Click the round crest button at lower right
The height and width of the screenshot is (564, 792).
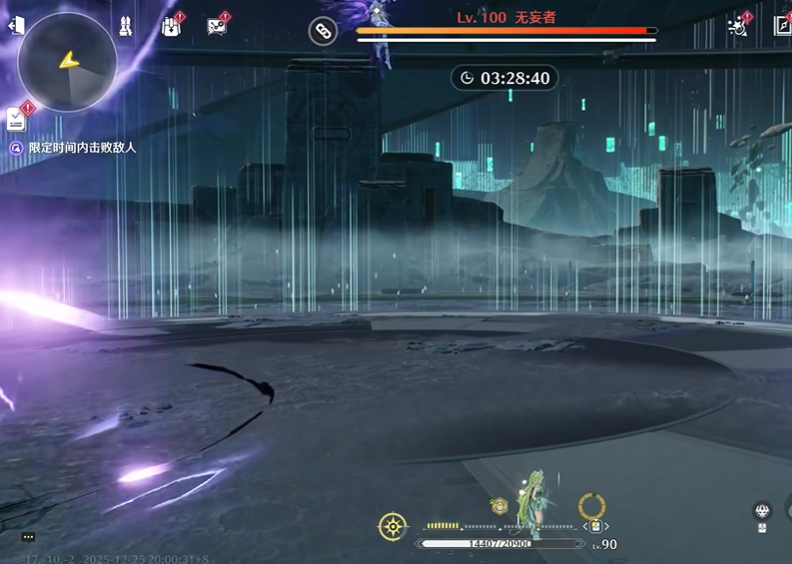coord(762,511)
